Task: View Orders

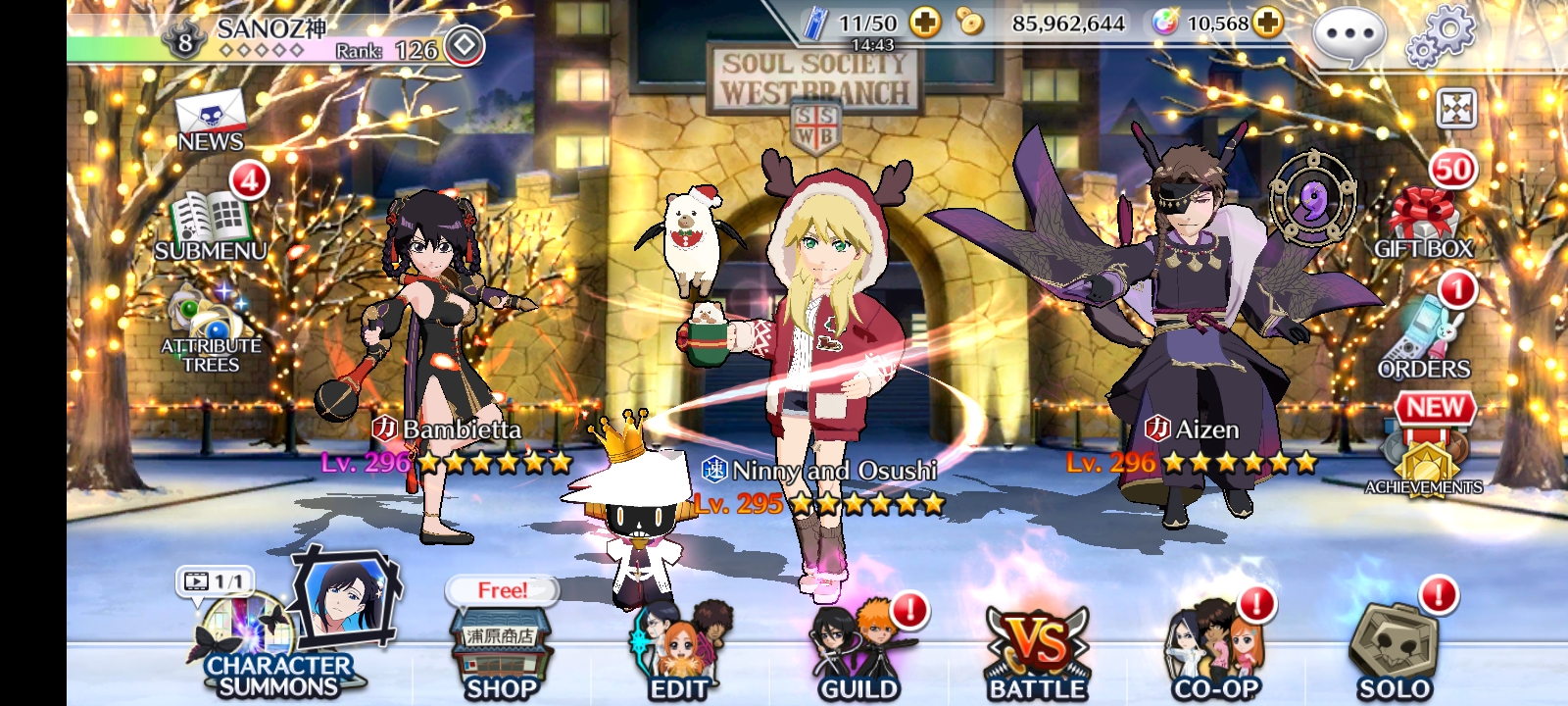Action: point(1423,338)
